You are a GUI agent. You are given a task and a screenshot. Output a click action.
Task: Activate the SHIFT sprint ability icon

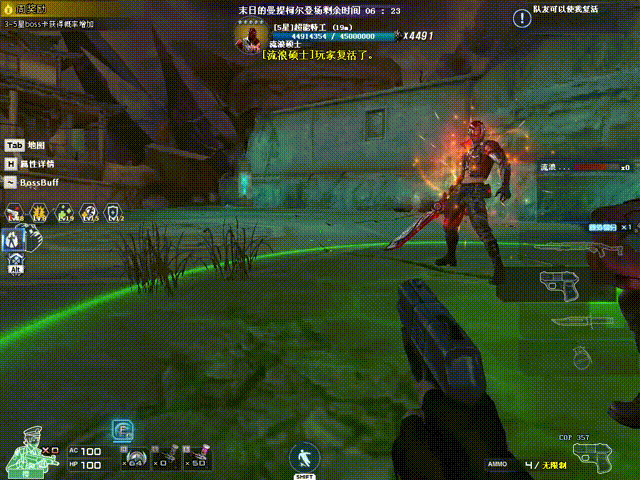point(305,459)
